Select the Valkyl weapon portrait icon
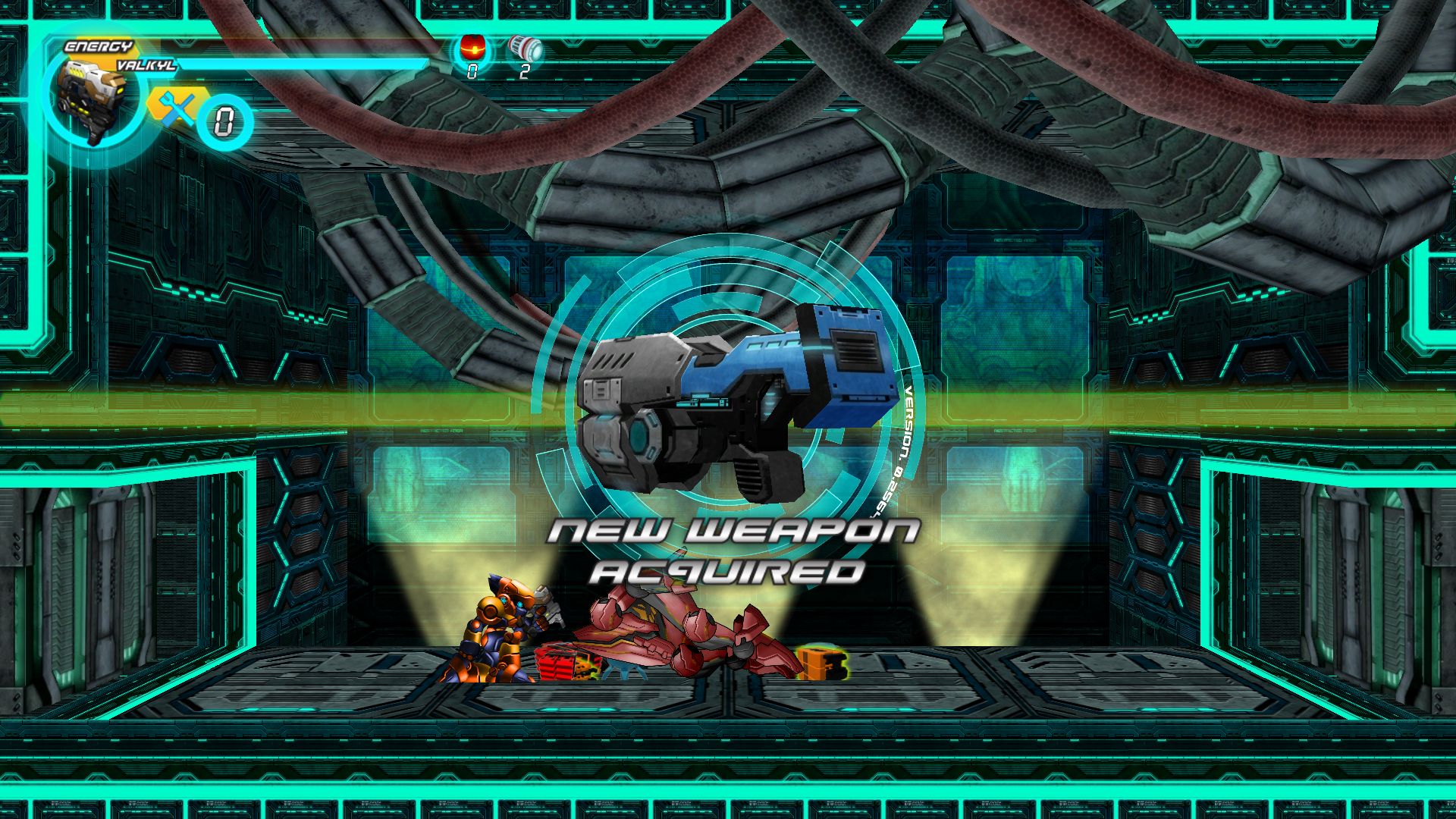Image resolution: width=1456 pixels, height=819 pixels. (x=91, y=99)
